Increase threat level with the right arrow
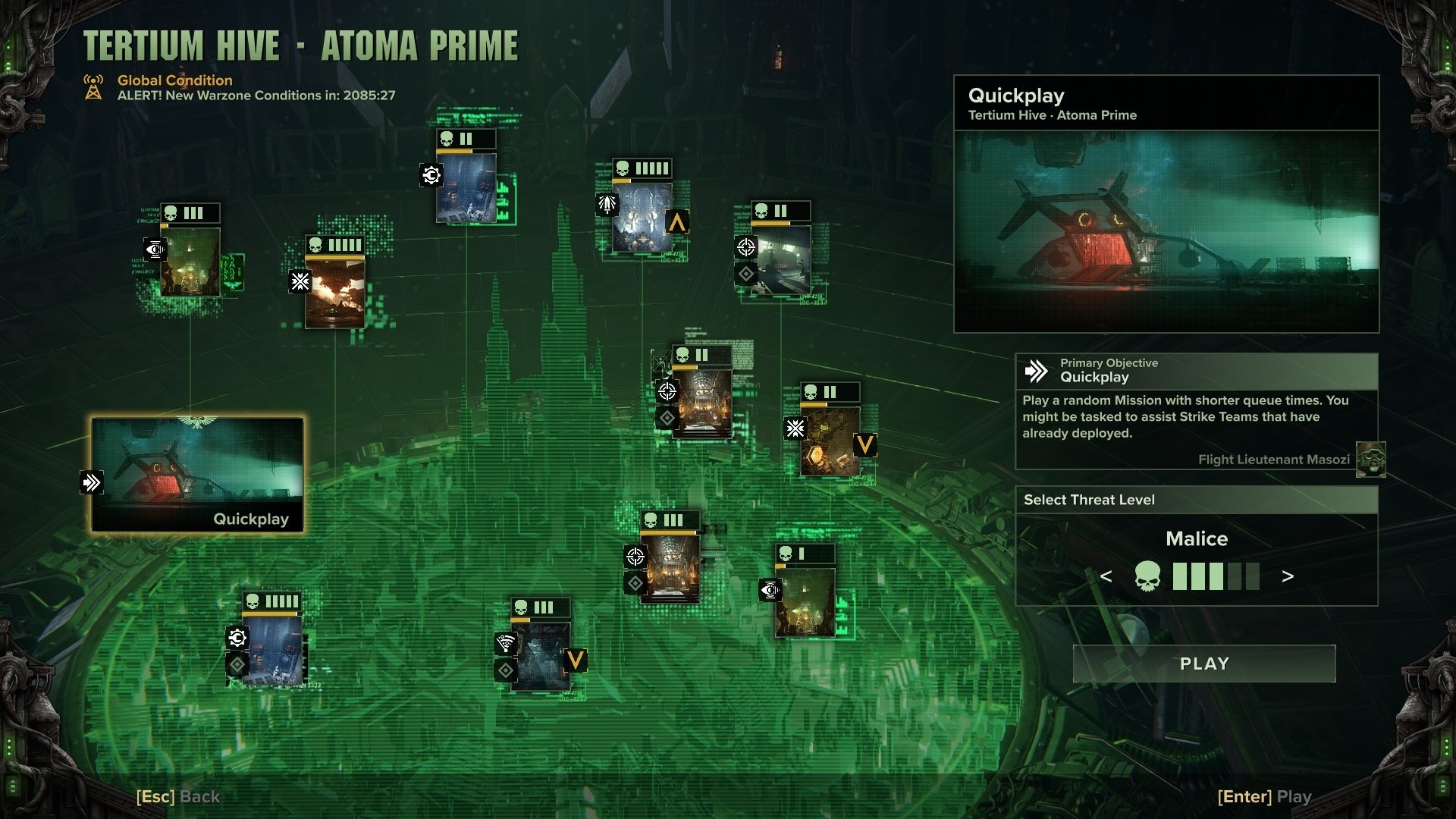The image size is (1456, 819). pos(1288,576)
